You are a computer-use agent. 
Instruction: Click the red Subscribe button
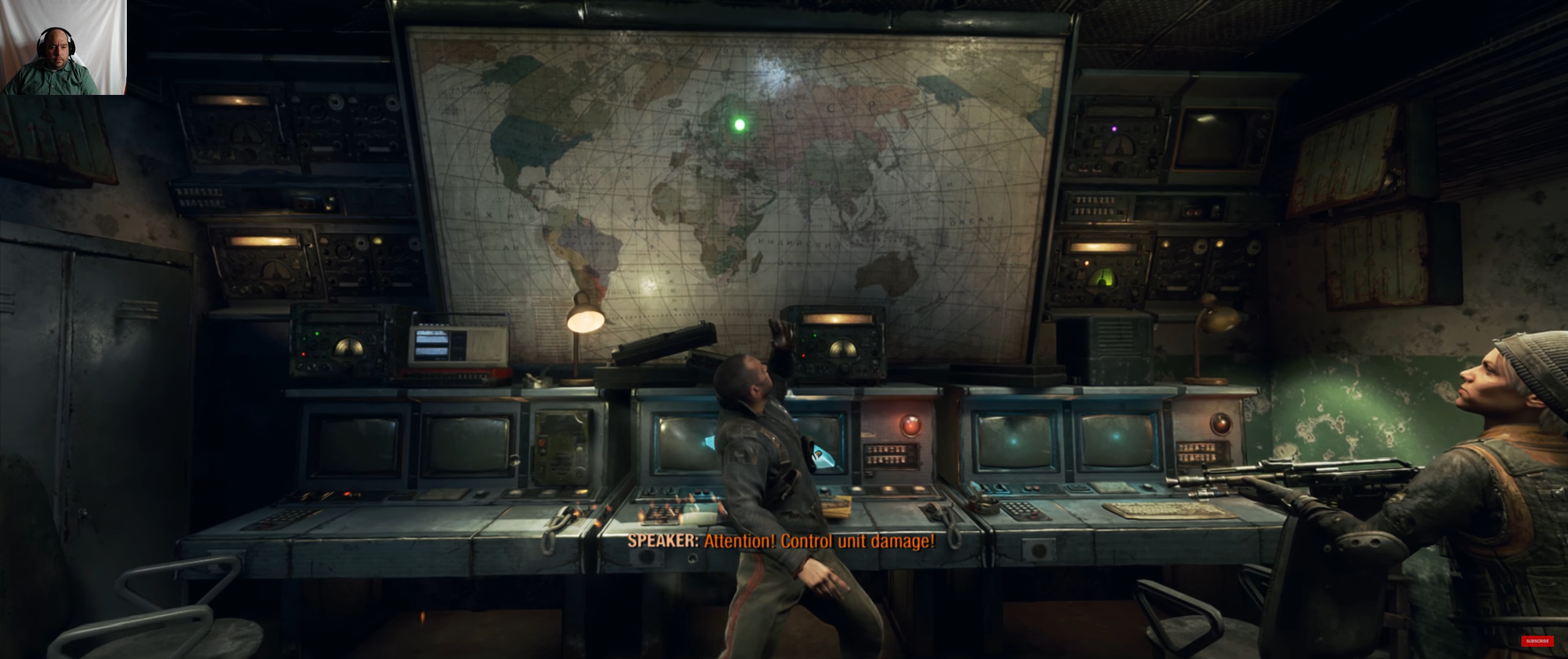pos(1537,641)
